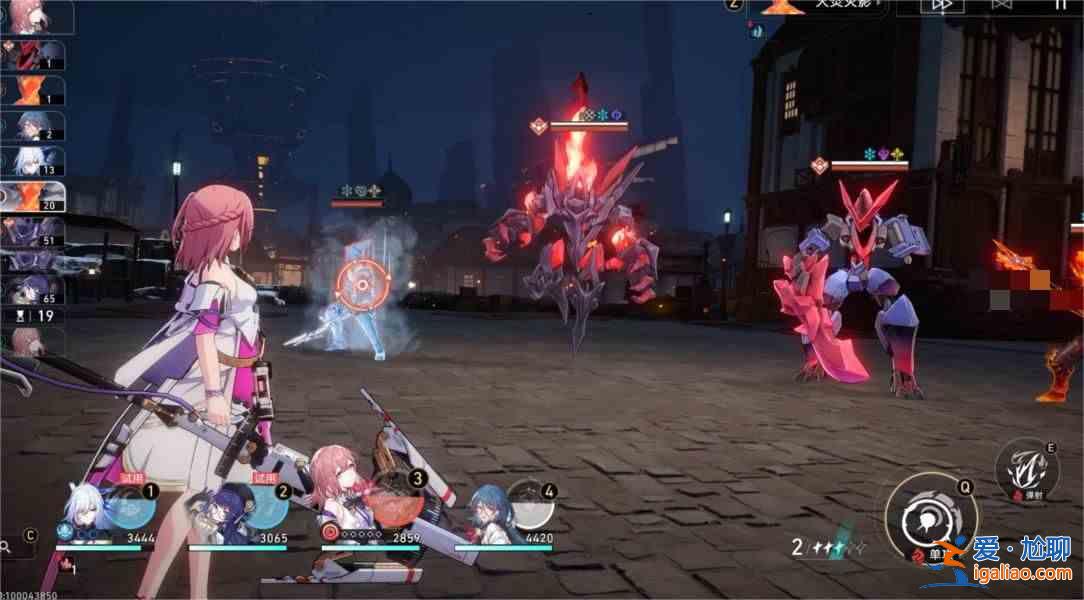Toggle the auto-battle button
Viewport: 1084px width, 600px height.
[1004, 6]
